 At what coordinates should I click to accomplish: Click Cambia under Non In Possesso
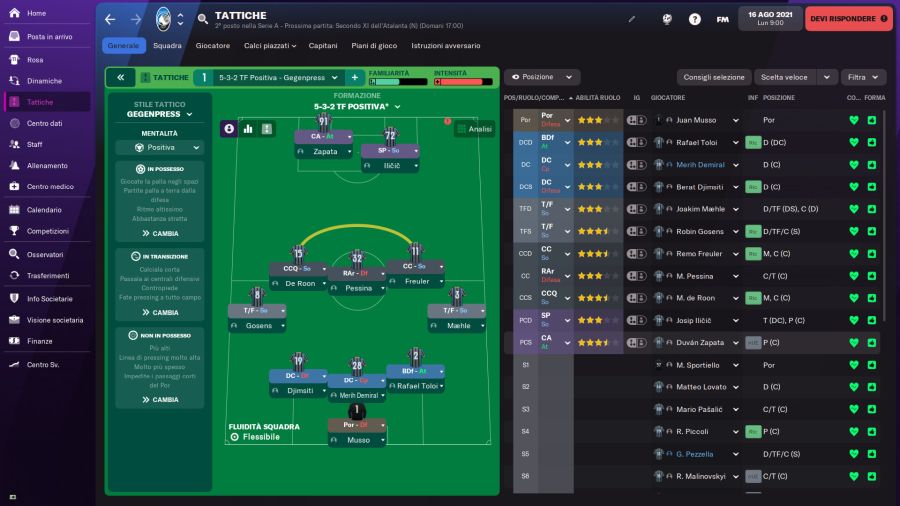point(160,399)
